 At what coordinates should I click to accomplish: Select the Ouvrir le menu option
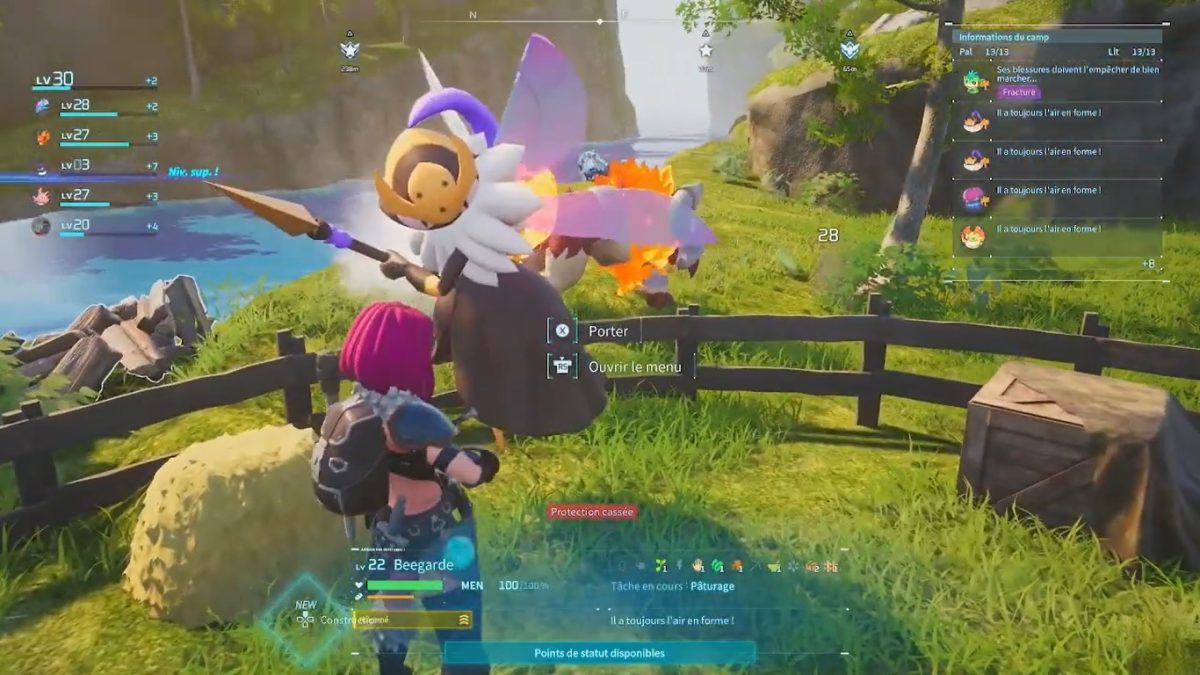(x=640, y=367)
